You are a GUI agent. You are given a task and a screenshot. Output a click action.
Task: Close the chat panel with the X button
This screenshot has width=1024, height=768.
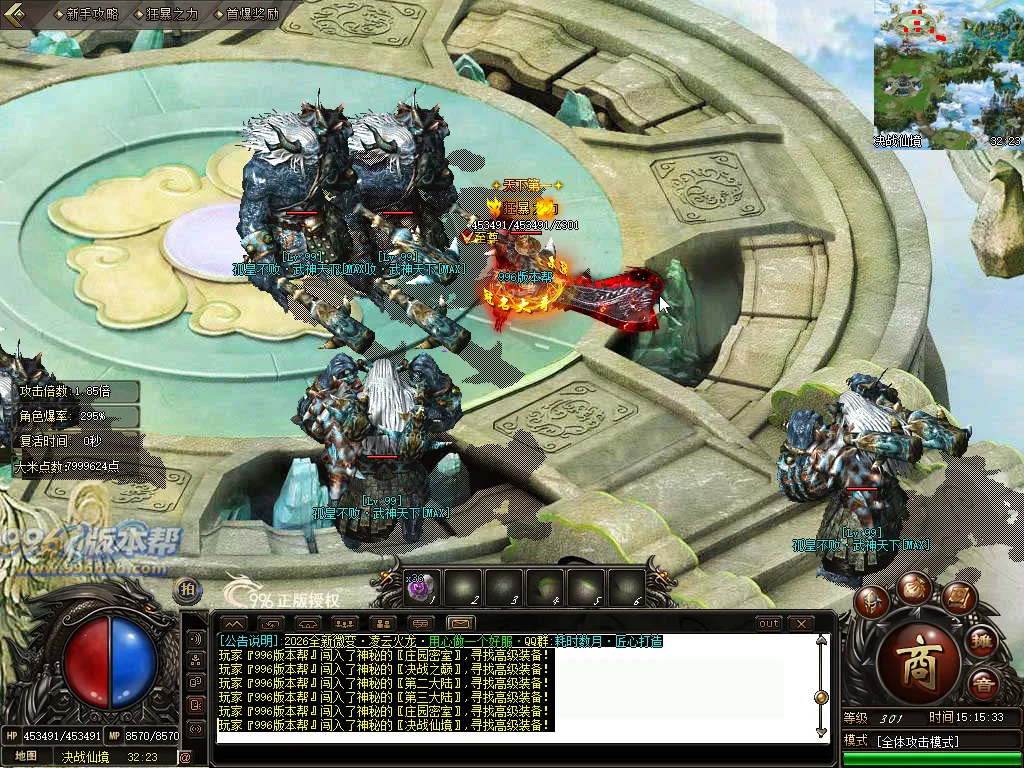pos(800,623)
